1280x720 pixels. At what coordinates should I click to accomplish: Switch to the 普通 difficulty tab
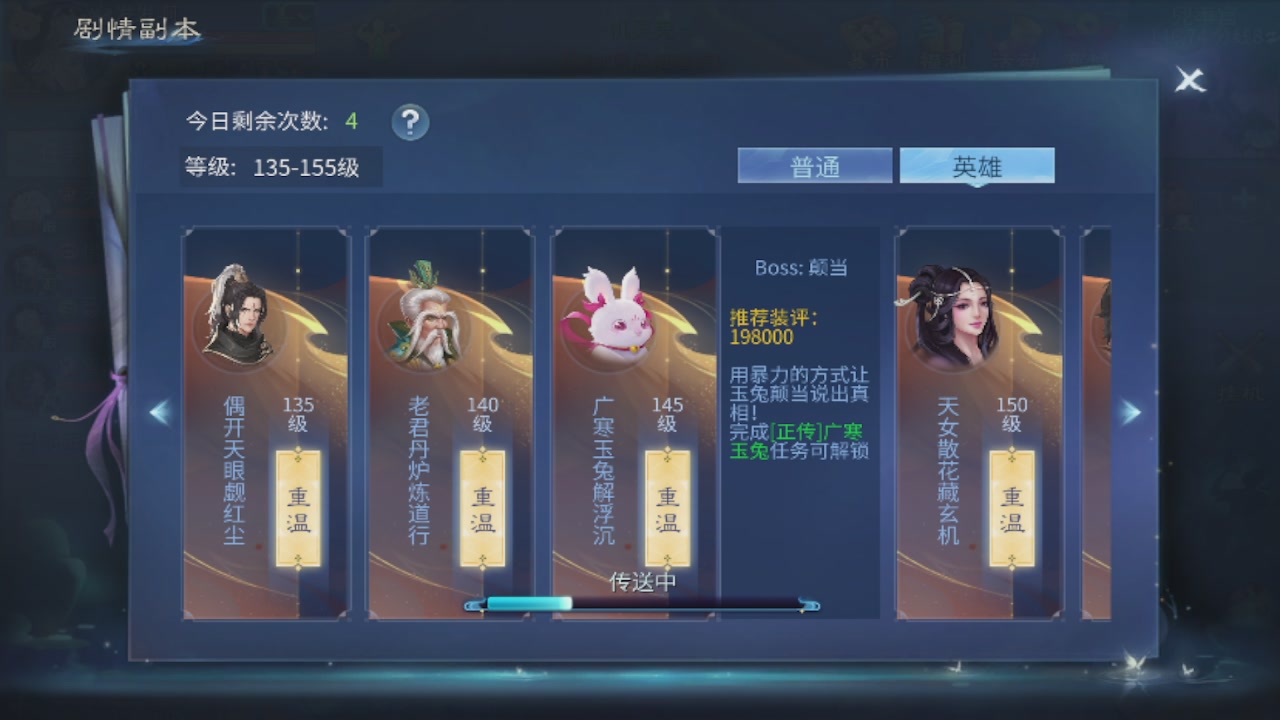(x=814, y=164)
